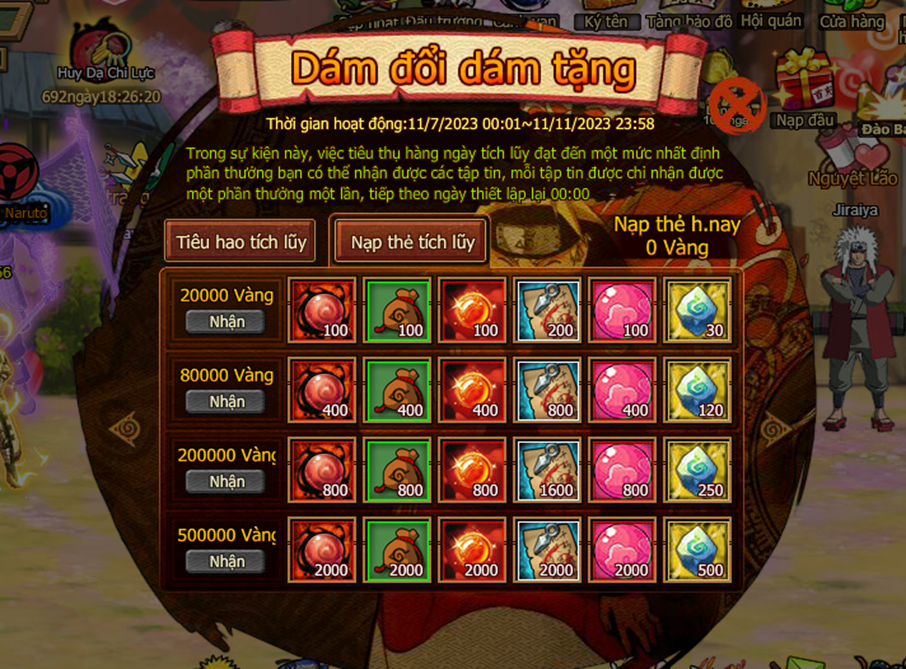This screenshot has height=669, width=906.
Task: Close the Dám đổi dám tặng event window
Action: coord(737,104)
